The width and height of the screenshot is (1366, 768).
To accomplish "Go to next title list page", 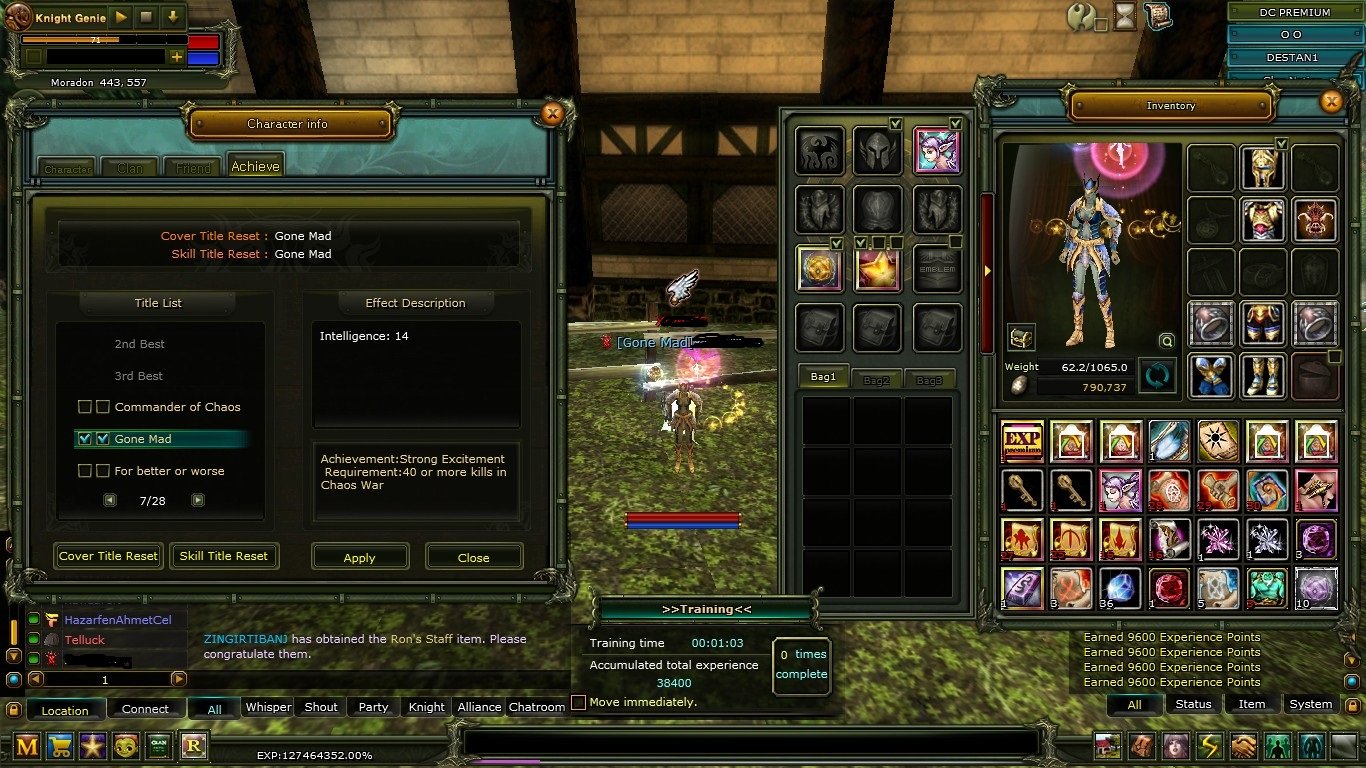I will click(x=198, y=500).
